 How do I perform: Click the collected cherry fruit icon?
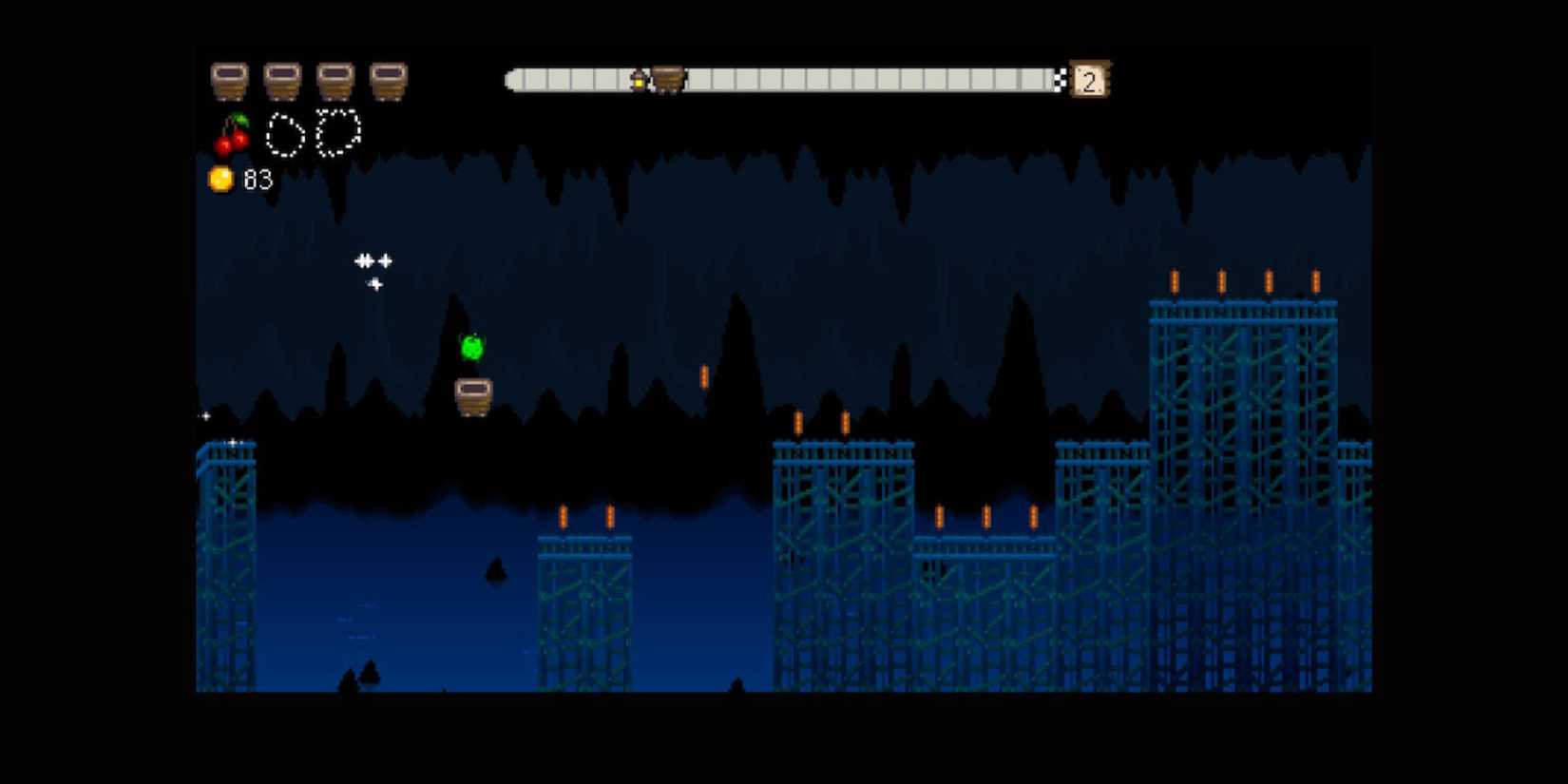tap(232, 134)
